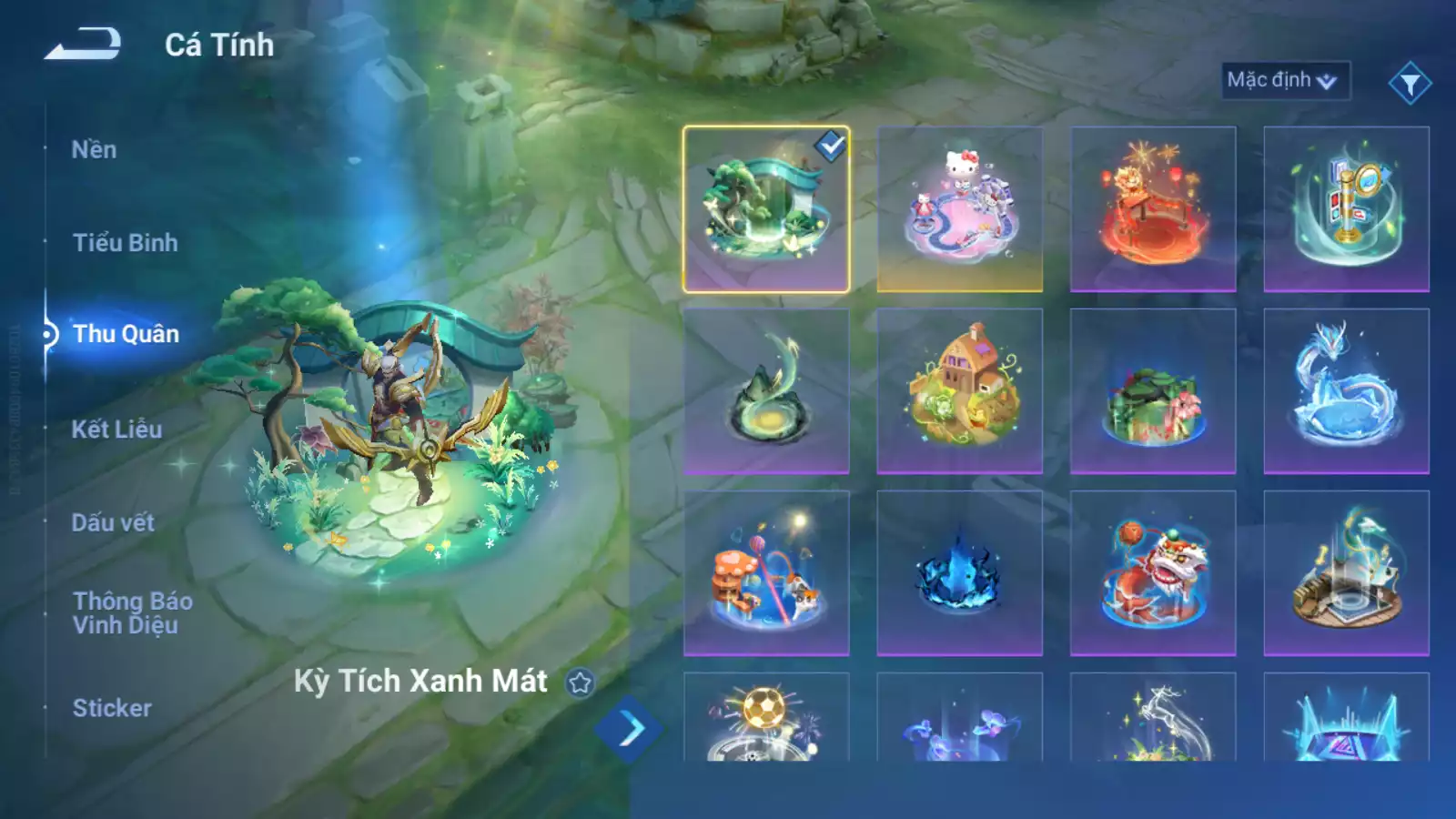Go back using the return arrow
The width and height of the screenshot is (1456, 819).
[x=83, y=44]
